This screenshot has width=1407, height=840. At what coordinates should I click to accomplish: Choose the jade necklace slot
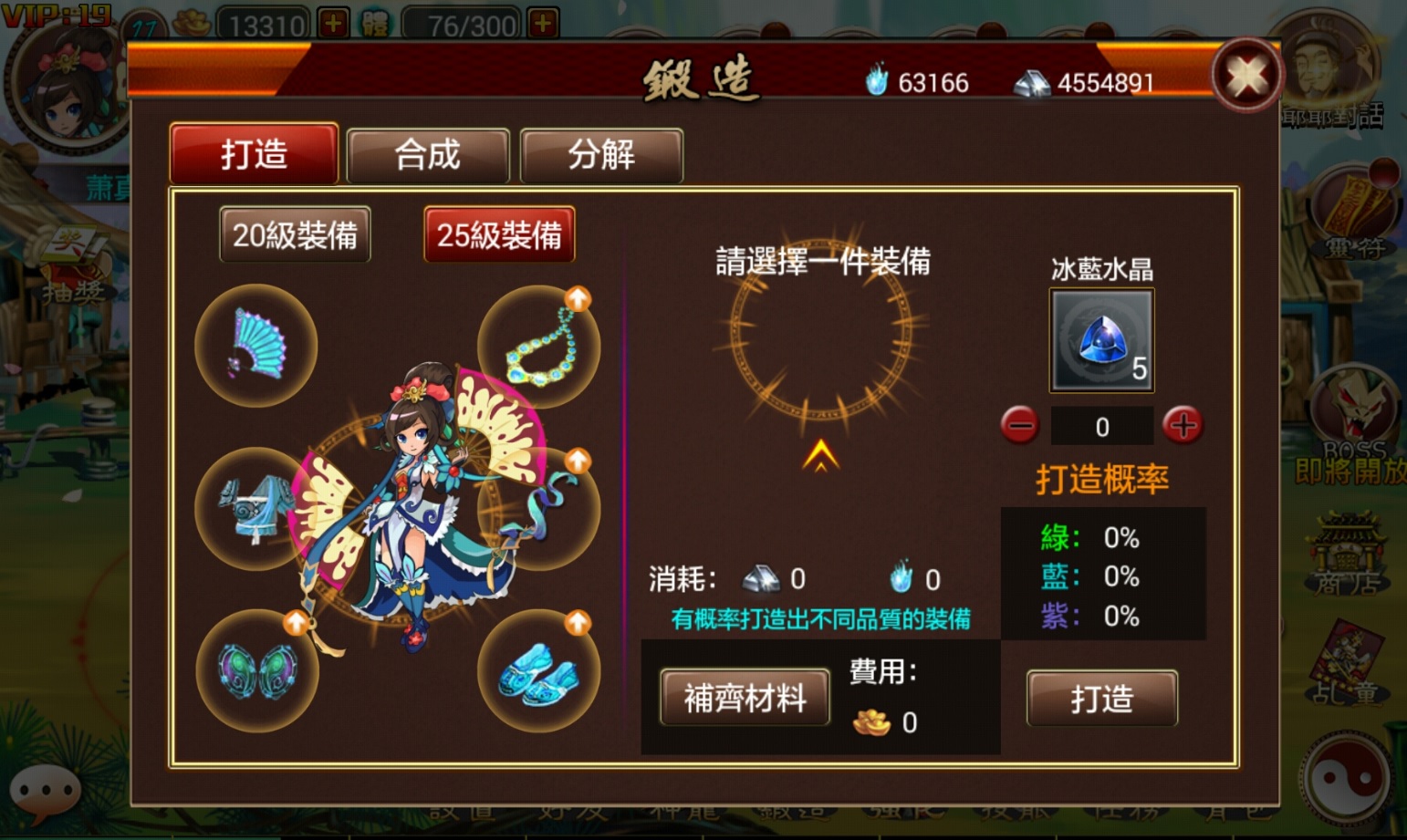click(540, 347)
